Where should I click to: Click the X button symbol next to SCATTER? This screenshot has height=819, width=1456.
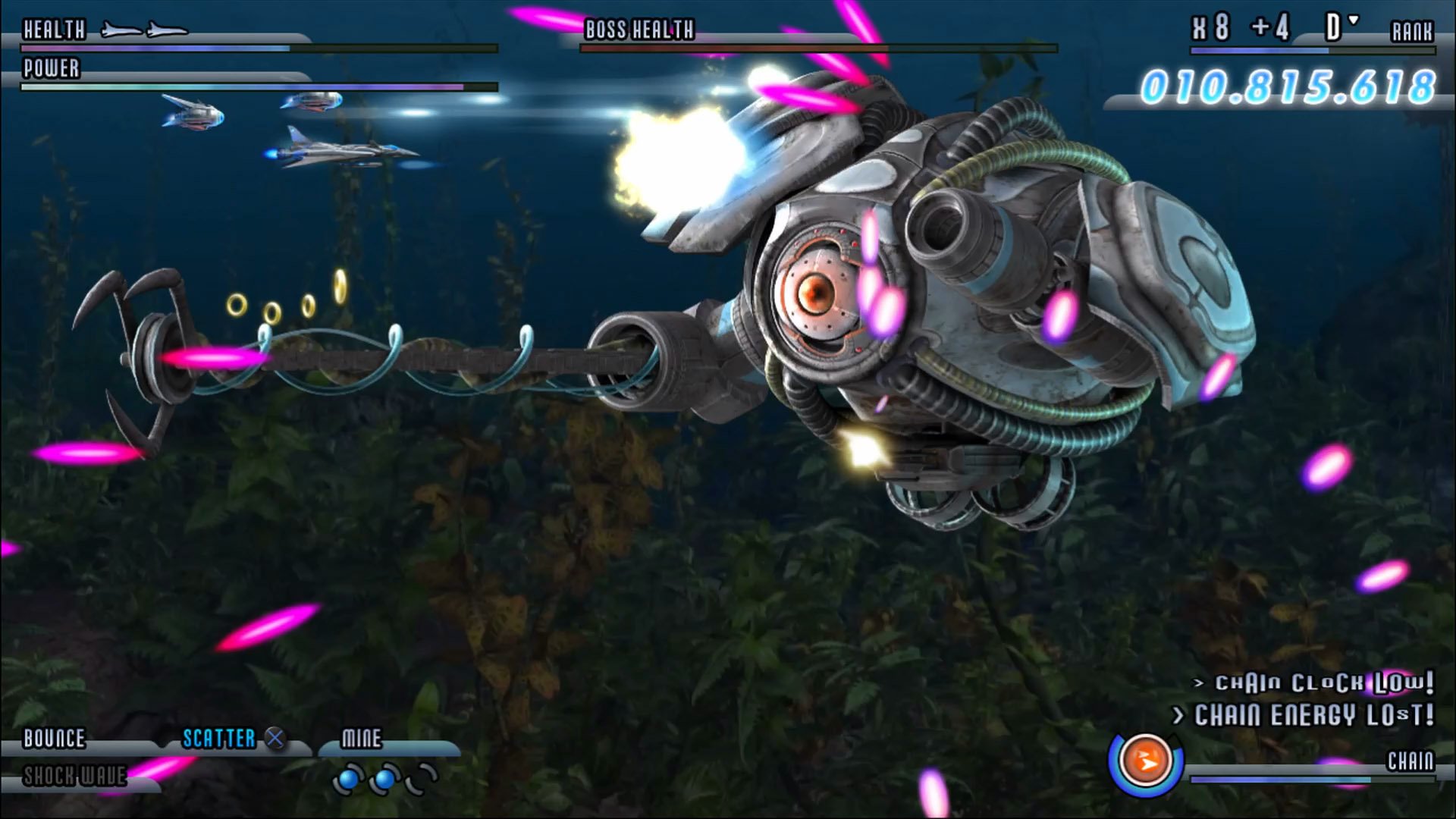click(x=274, y=737)
